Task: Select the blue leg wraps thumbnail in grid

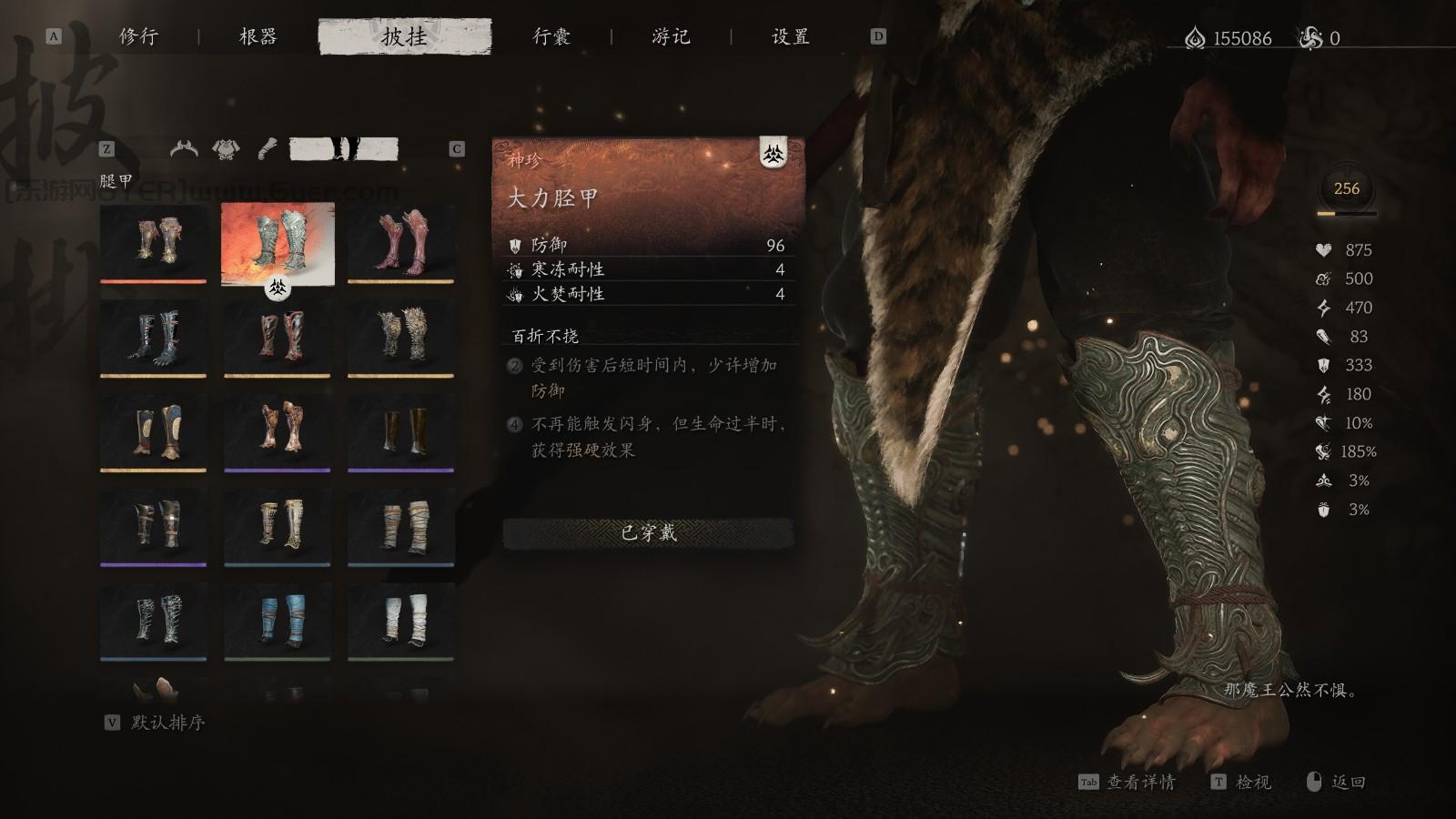Action: pos(278,619)
